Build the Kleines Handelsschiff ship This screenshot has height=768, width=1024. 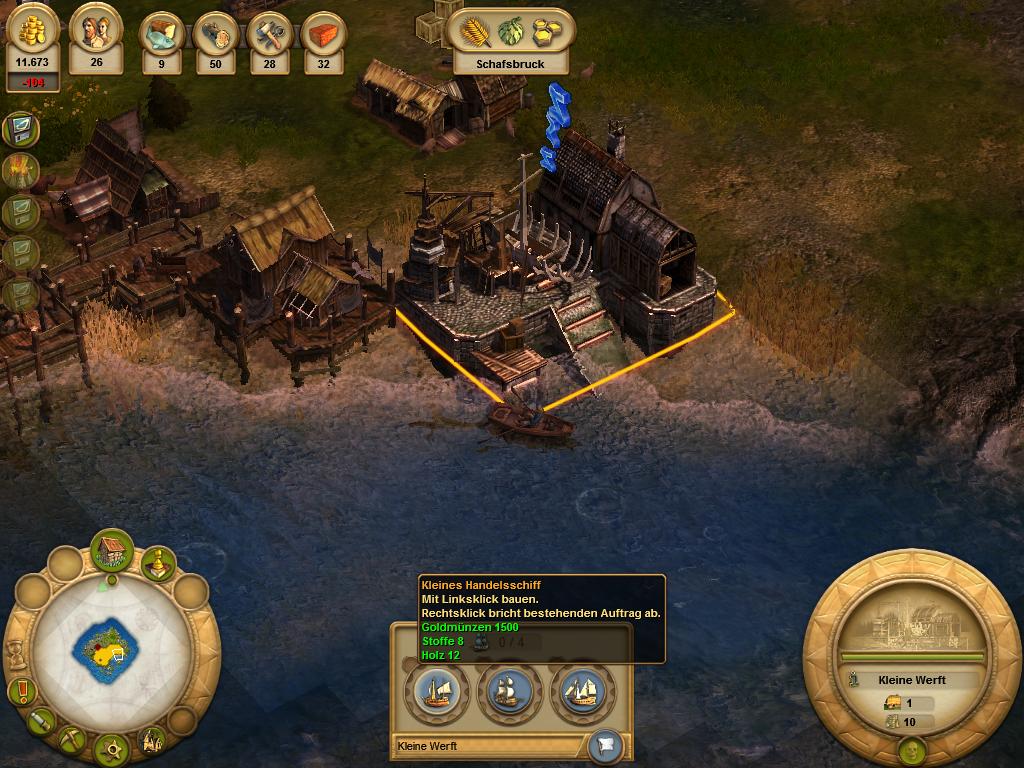[436, 690]
